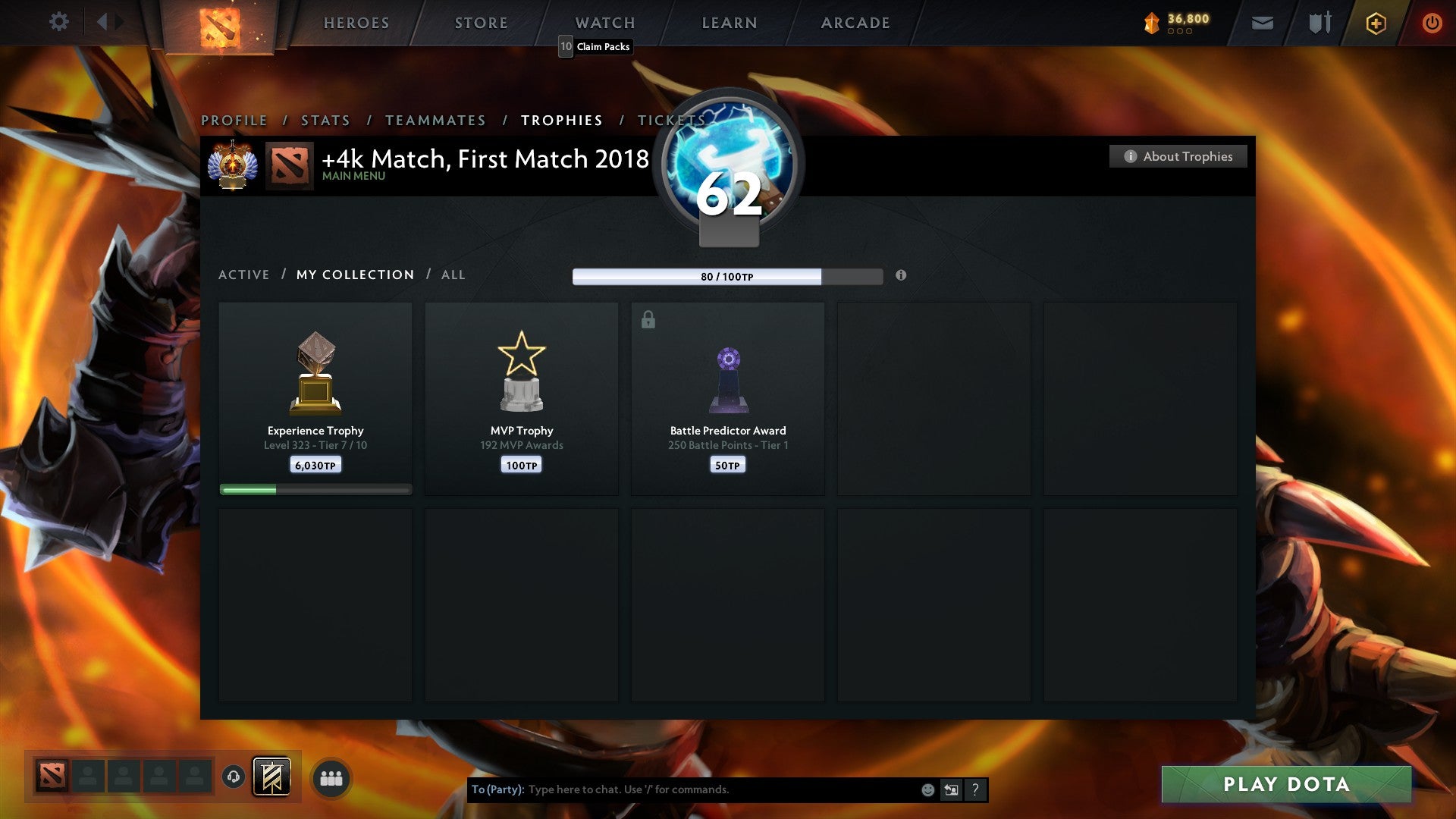1456x819 pixels.
Task: Click the shards balance icon in top bar
Action: click(x=1152, y=22)
